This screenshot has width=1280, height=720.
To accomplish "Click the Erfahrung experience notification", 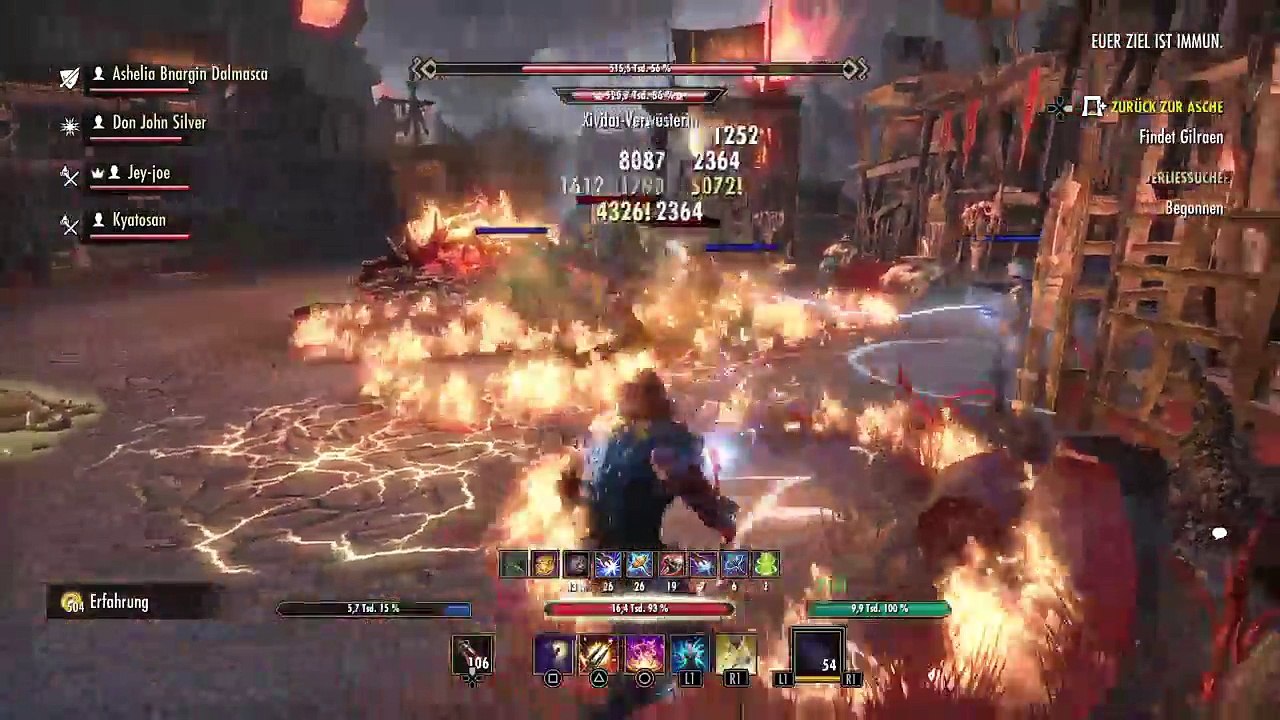I will tap(118, 602).
